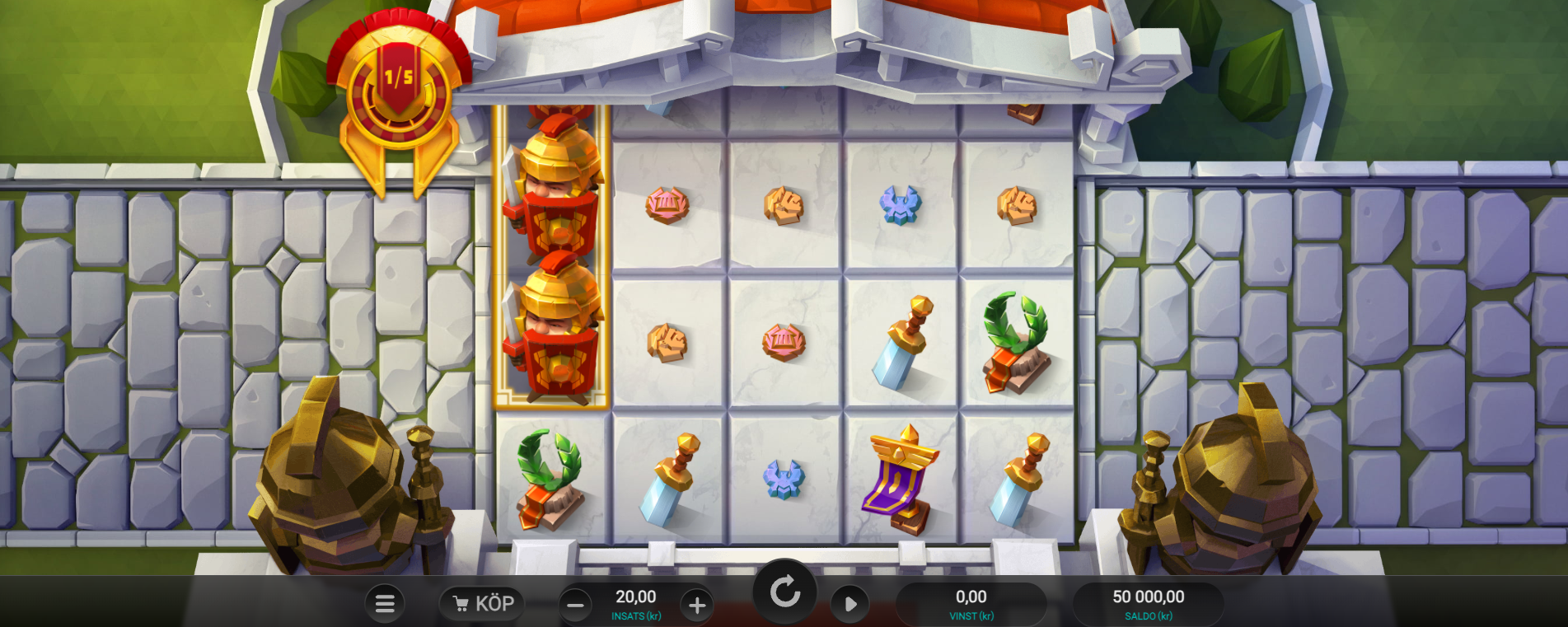Open the hamburger game menu
The height and width of the screenshot is (627, 1568).
point(384,603)
